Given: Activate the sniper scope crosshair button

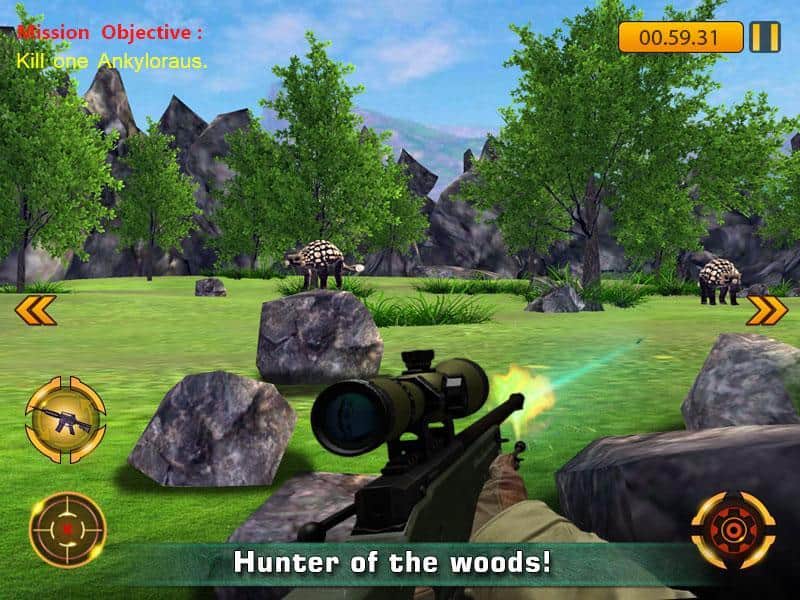Looking at the screenshot, I should point(66,529).
